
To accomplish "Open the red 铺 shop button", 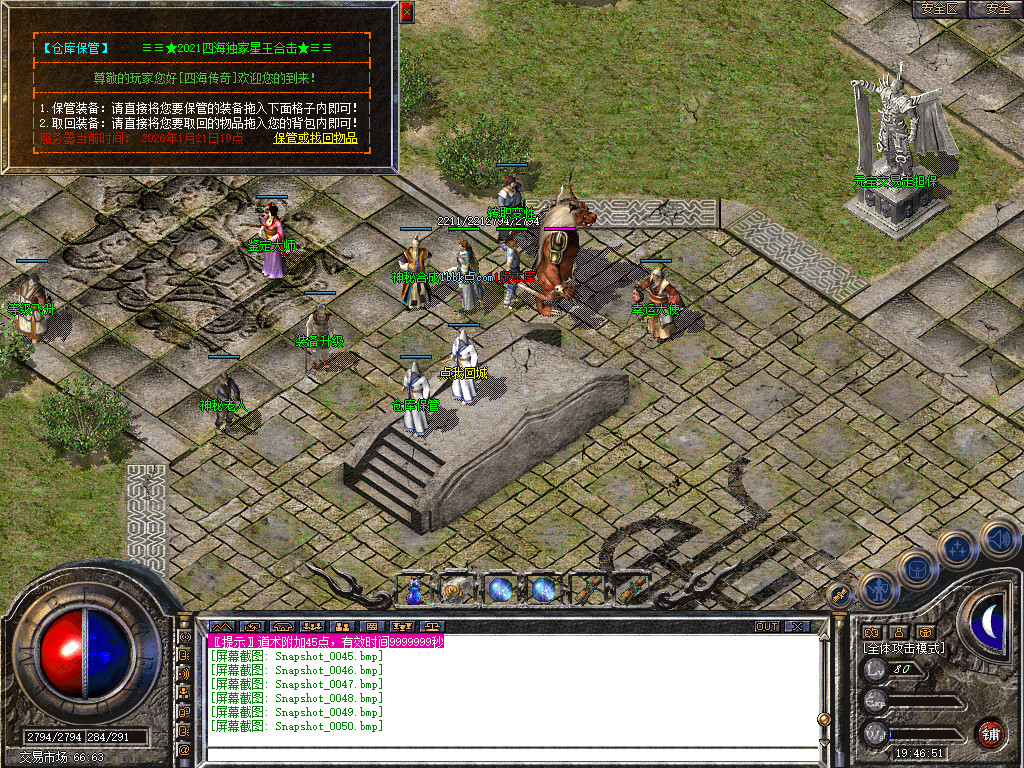I will pyautogui.click(x=991, y=732).
